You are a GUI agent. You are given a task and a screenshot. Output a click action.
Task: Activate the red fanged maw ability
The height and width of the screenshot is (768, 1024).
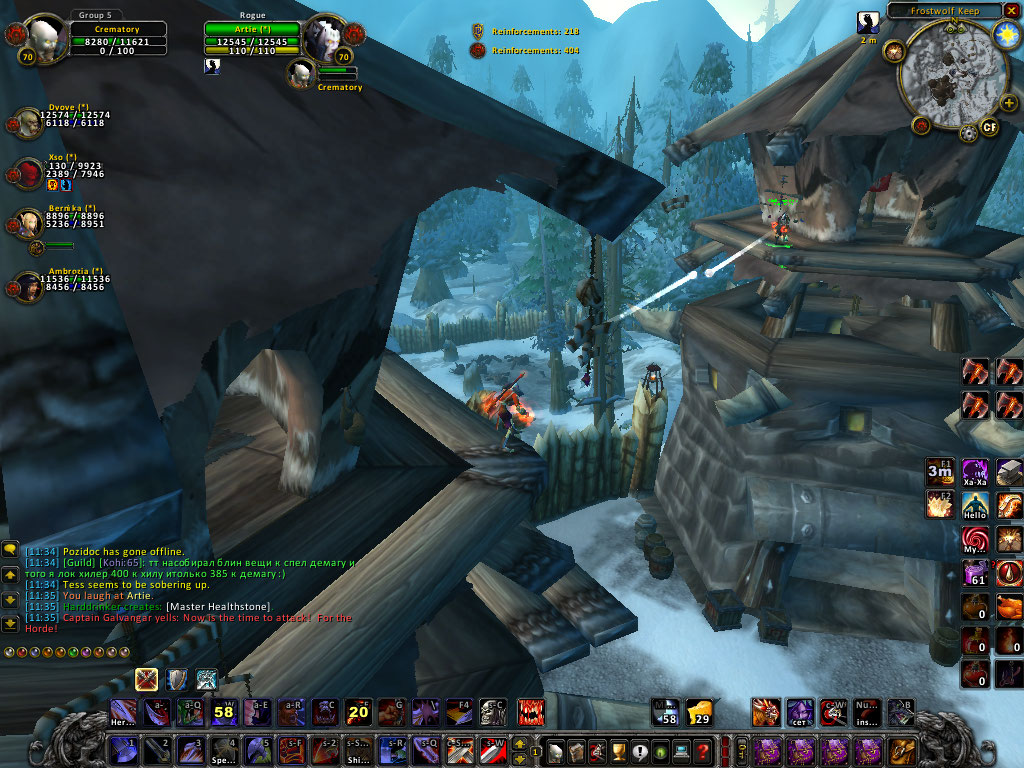pos(530,712)
